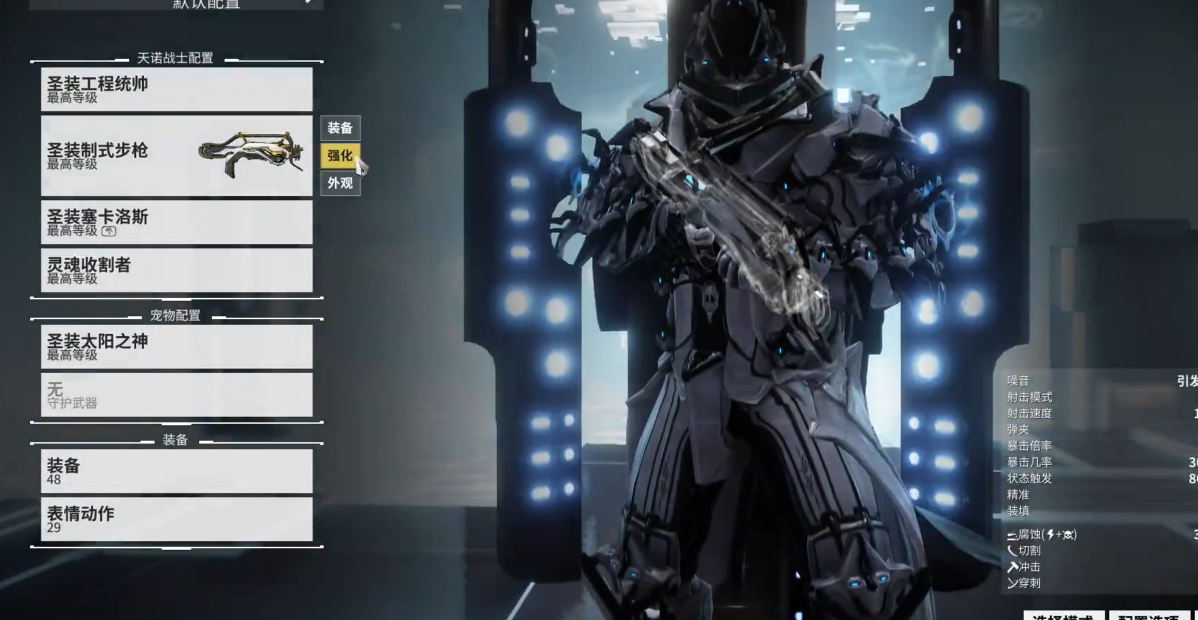Select the 圣装工程统帅 warframe slot
Screen dimensions: 1198x620
coord(176,89)
